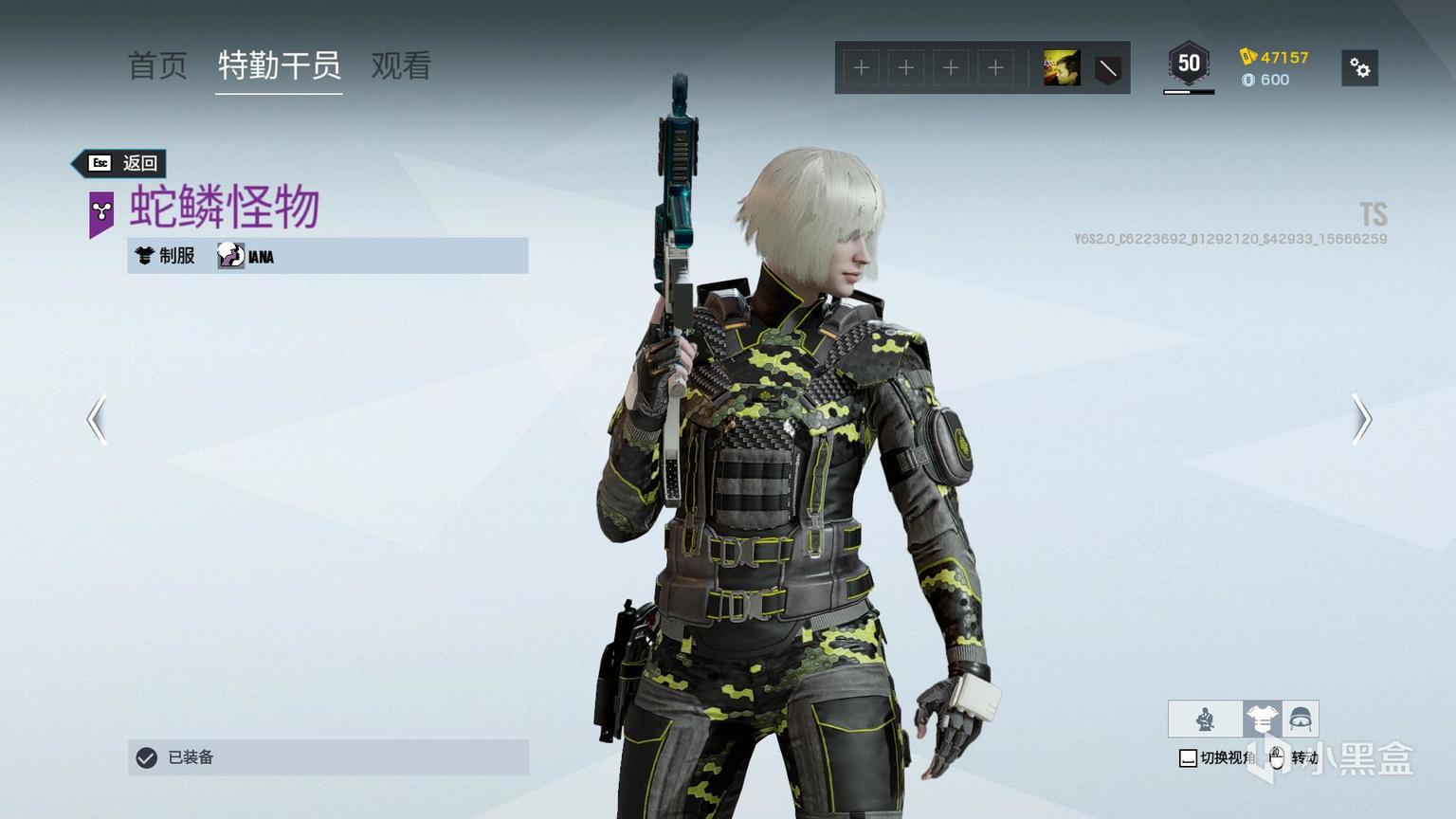This screenshot has height=819, width=1456.
Task: Open the level 50 clearance badge
Action: point(1189,64)
